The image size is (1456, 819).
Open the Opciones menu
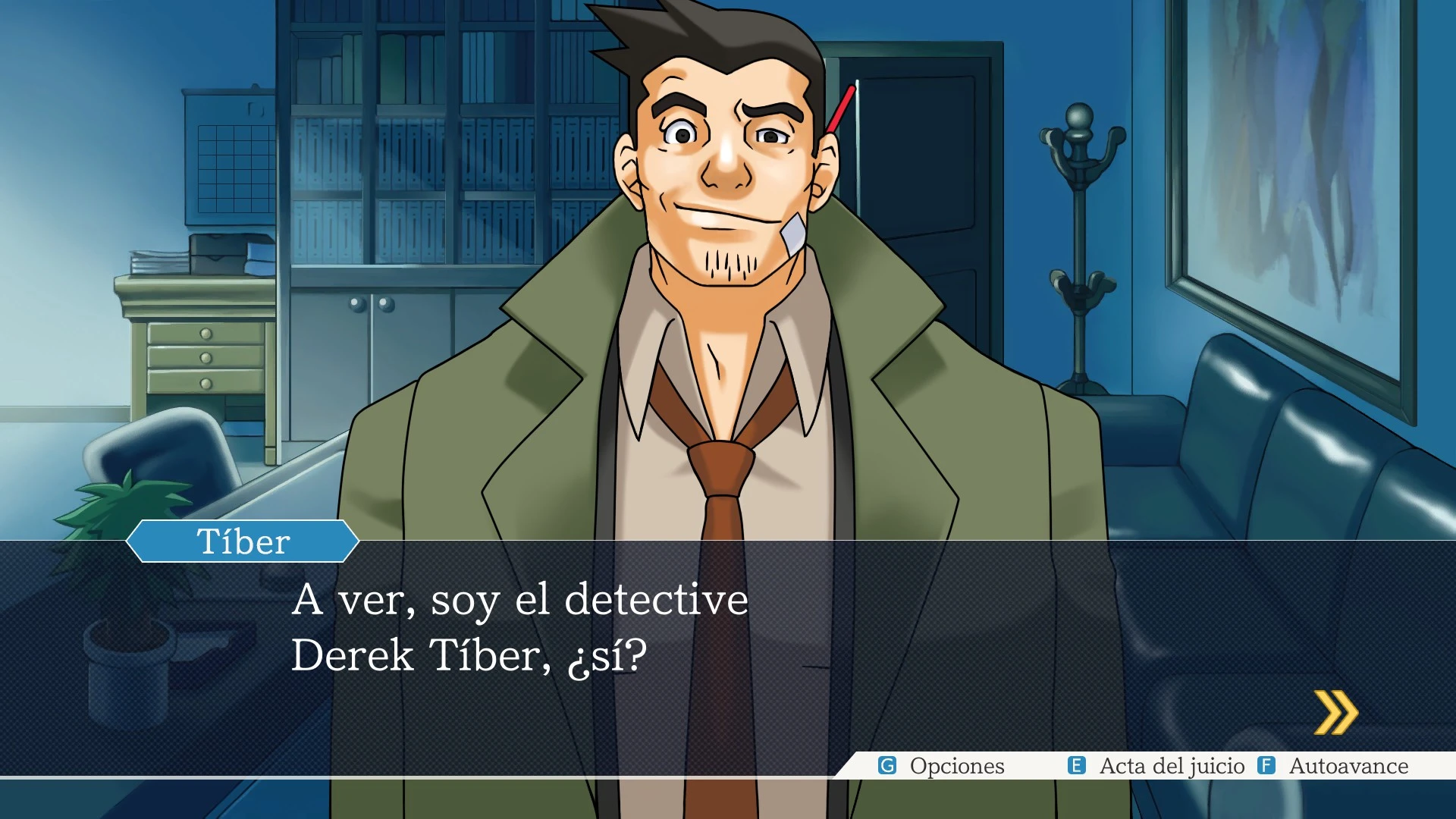942,766
